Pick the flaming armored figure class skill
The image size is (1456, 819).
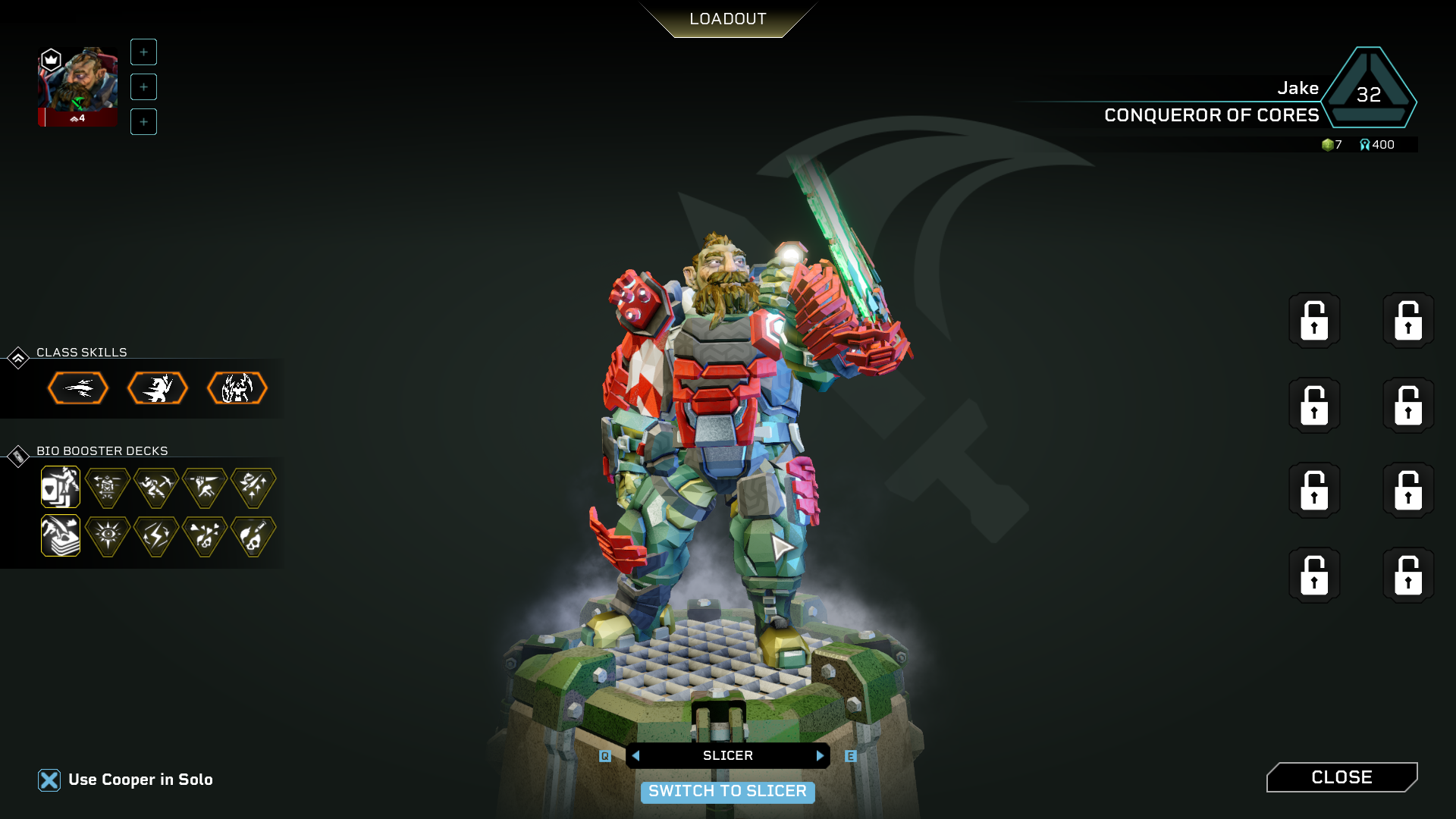(237, 388)
